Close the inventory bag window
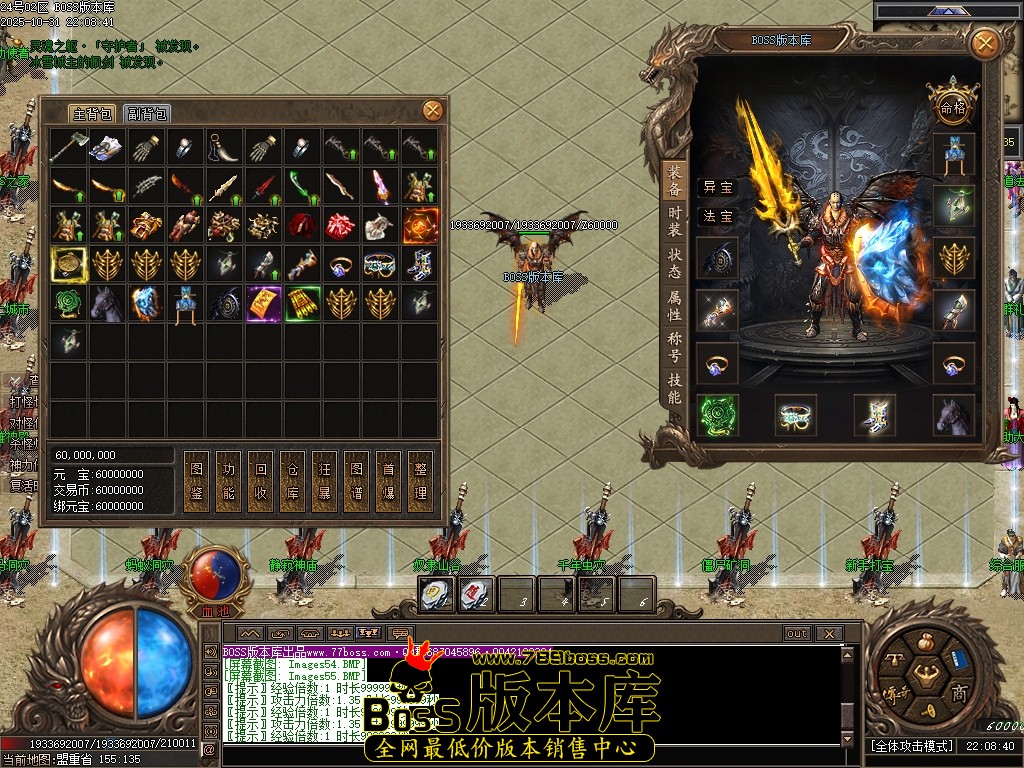The image size is (1024, 768). point(432,110)
